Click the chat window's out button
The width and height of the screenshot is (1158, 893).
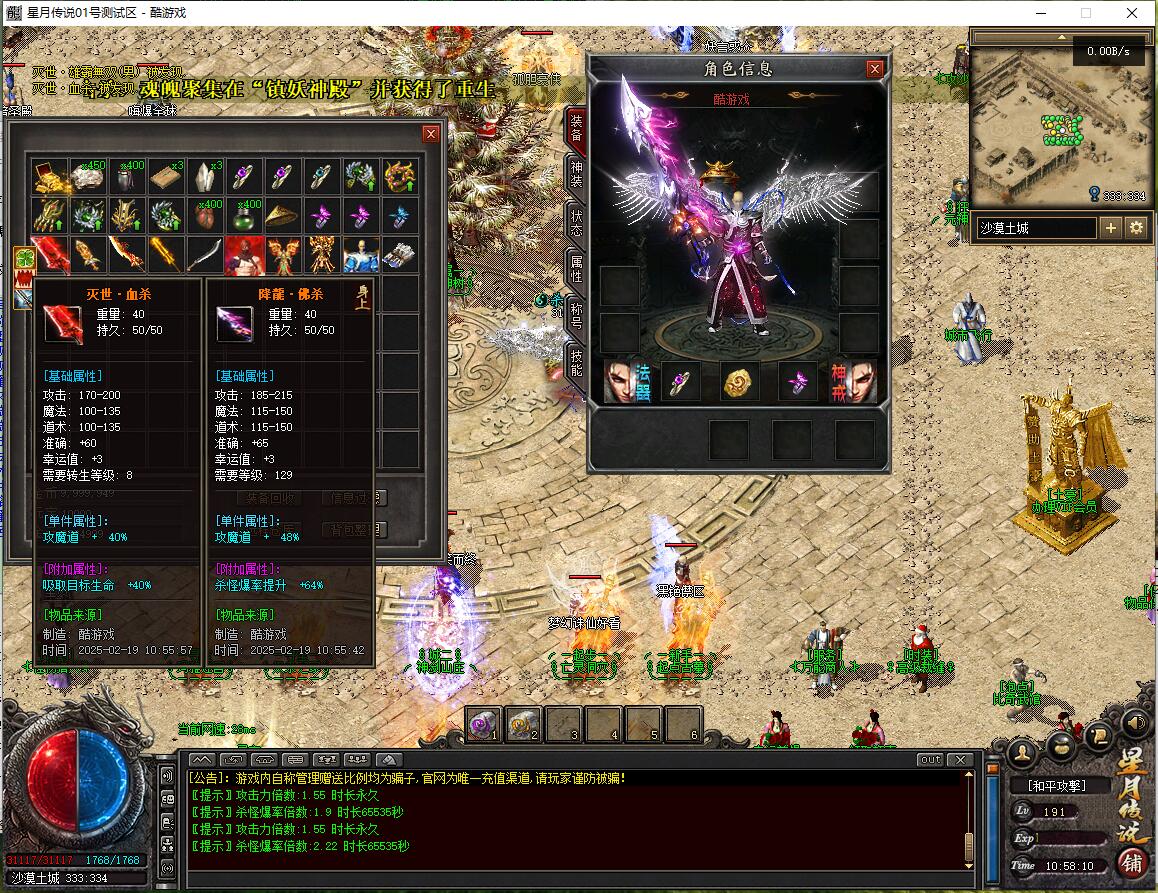930,760
